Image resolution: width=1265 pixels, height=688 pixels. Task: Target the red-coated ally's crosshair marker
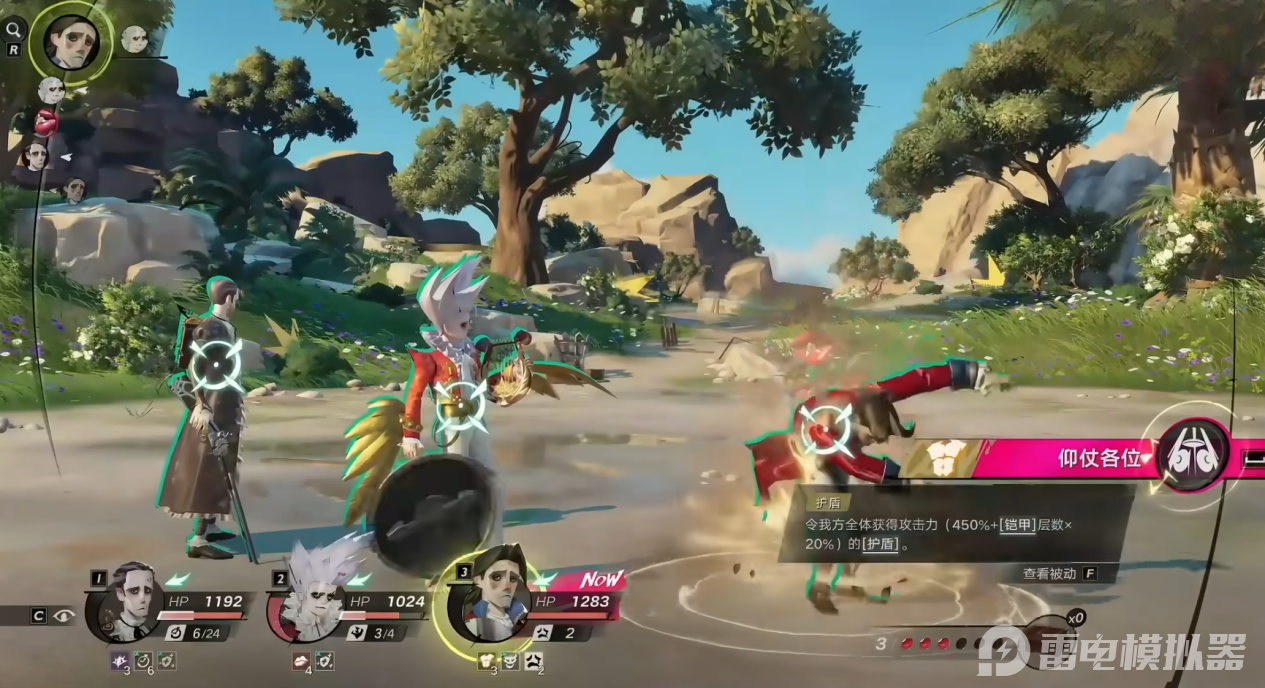pyautogui.click(x=826, y=428)
